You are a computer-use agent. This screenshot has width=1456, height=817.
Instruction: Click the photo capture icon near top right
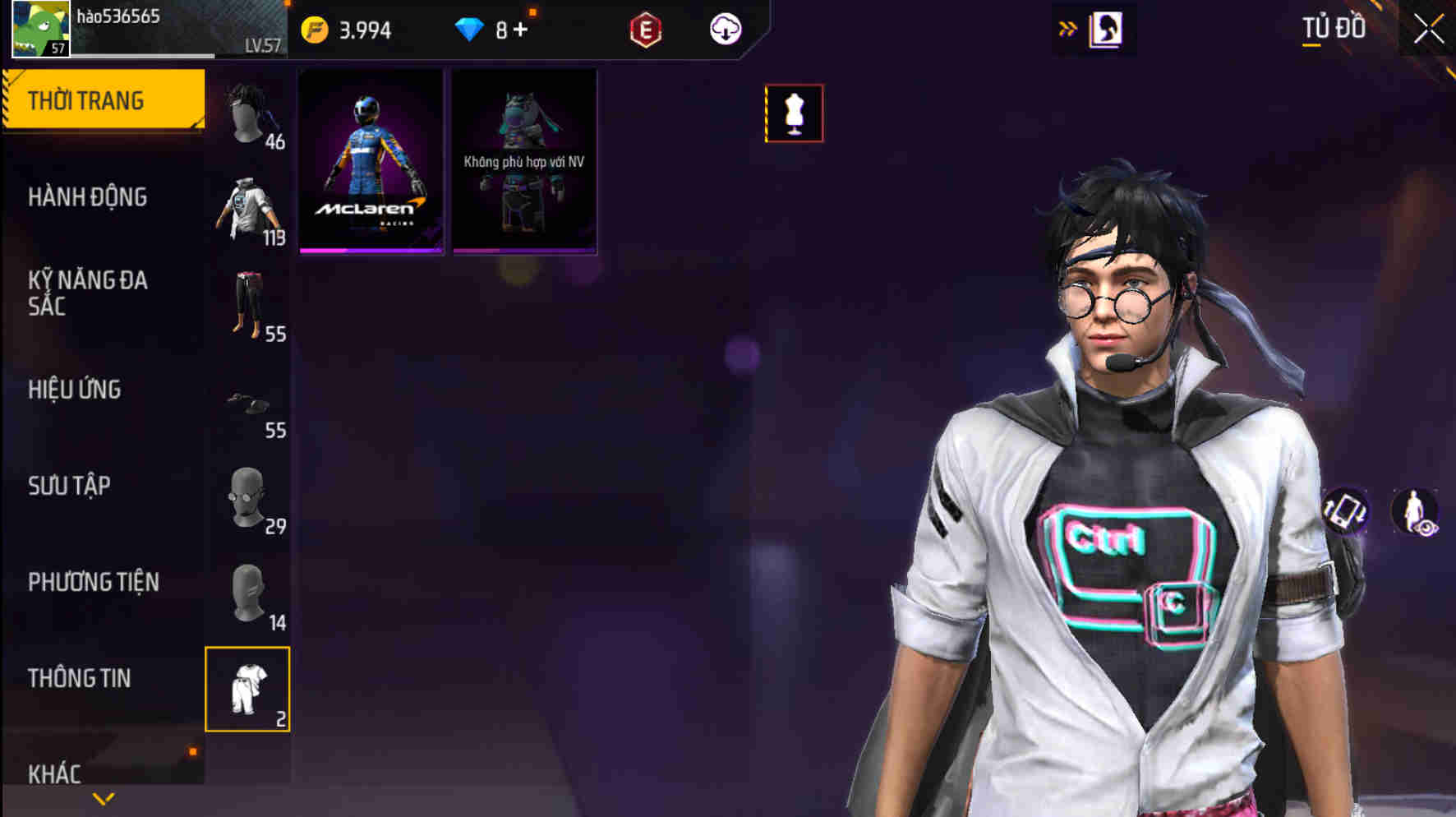(1105, 28)
